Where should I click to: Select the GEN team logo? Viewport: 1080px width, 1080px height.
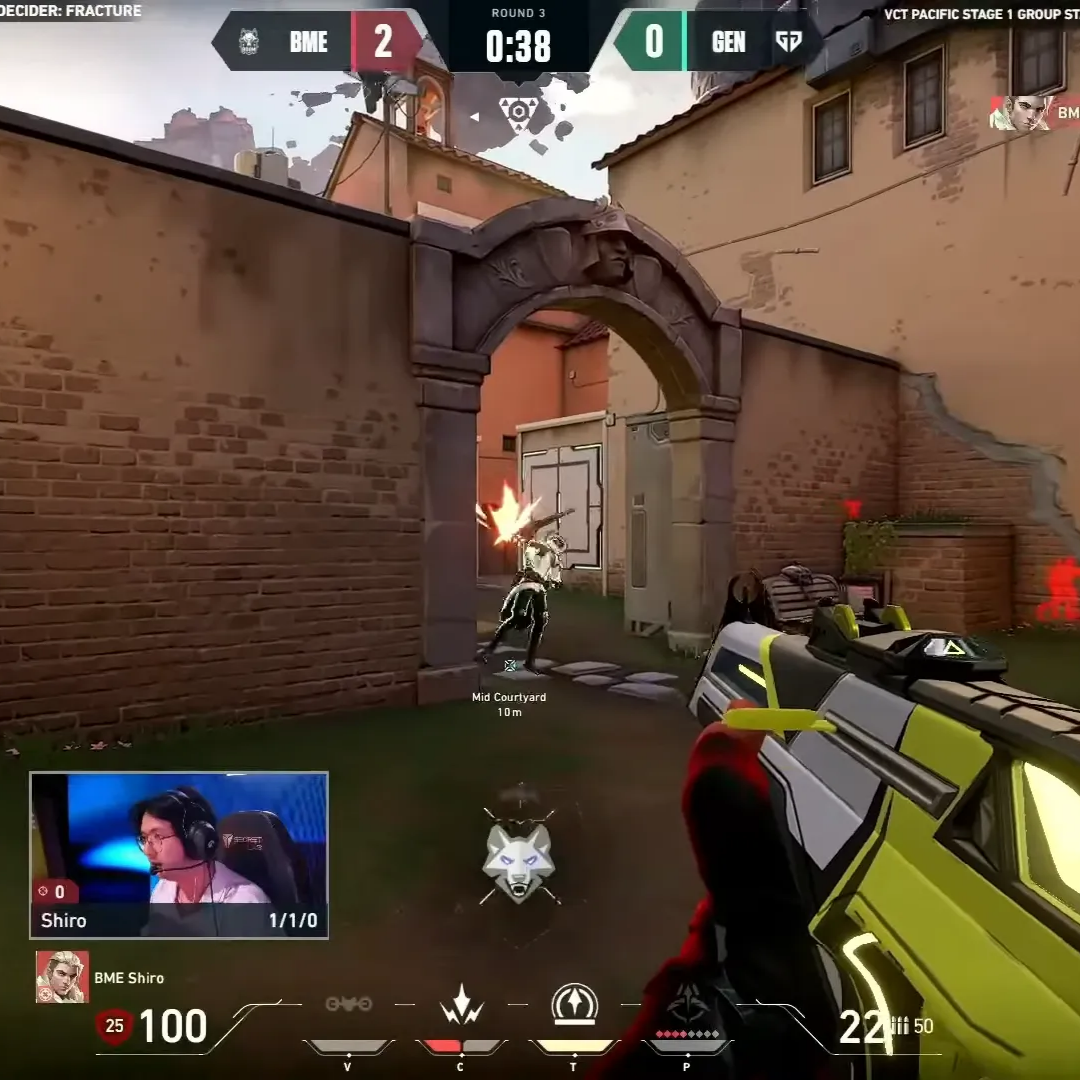[x=788, y=42]
